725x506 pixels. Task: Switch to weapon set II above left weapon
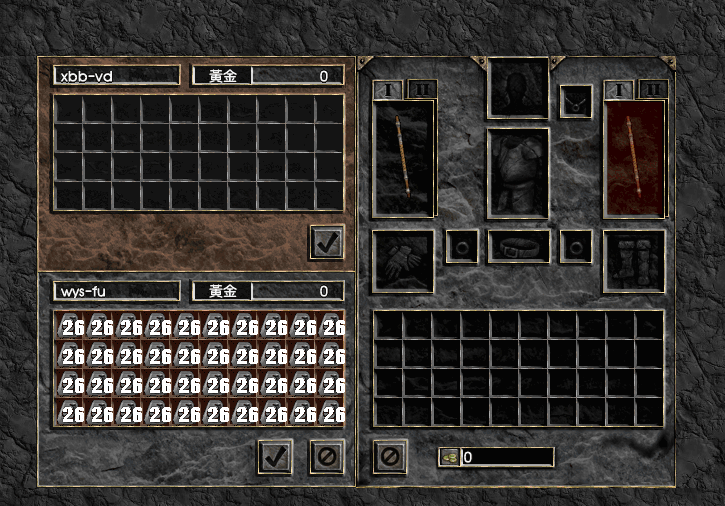click(420, 90)
